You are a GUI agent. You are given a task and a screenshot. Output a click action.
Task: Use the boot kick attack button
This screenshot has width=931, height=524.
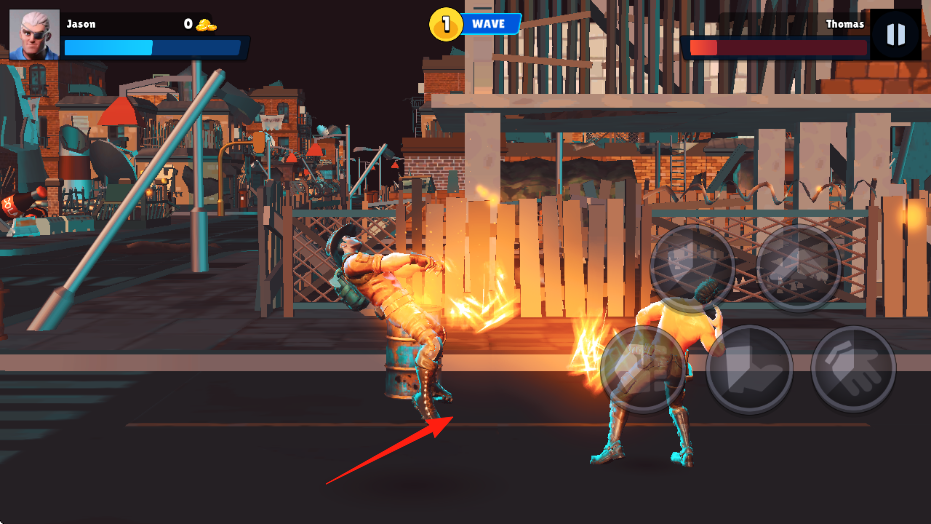749,367
